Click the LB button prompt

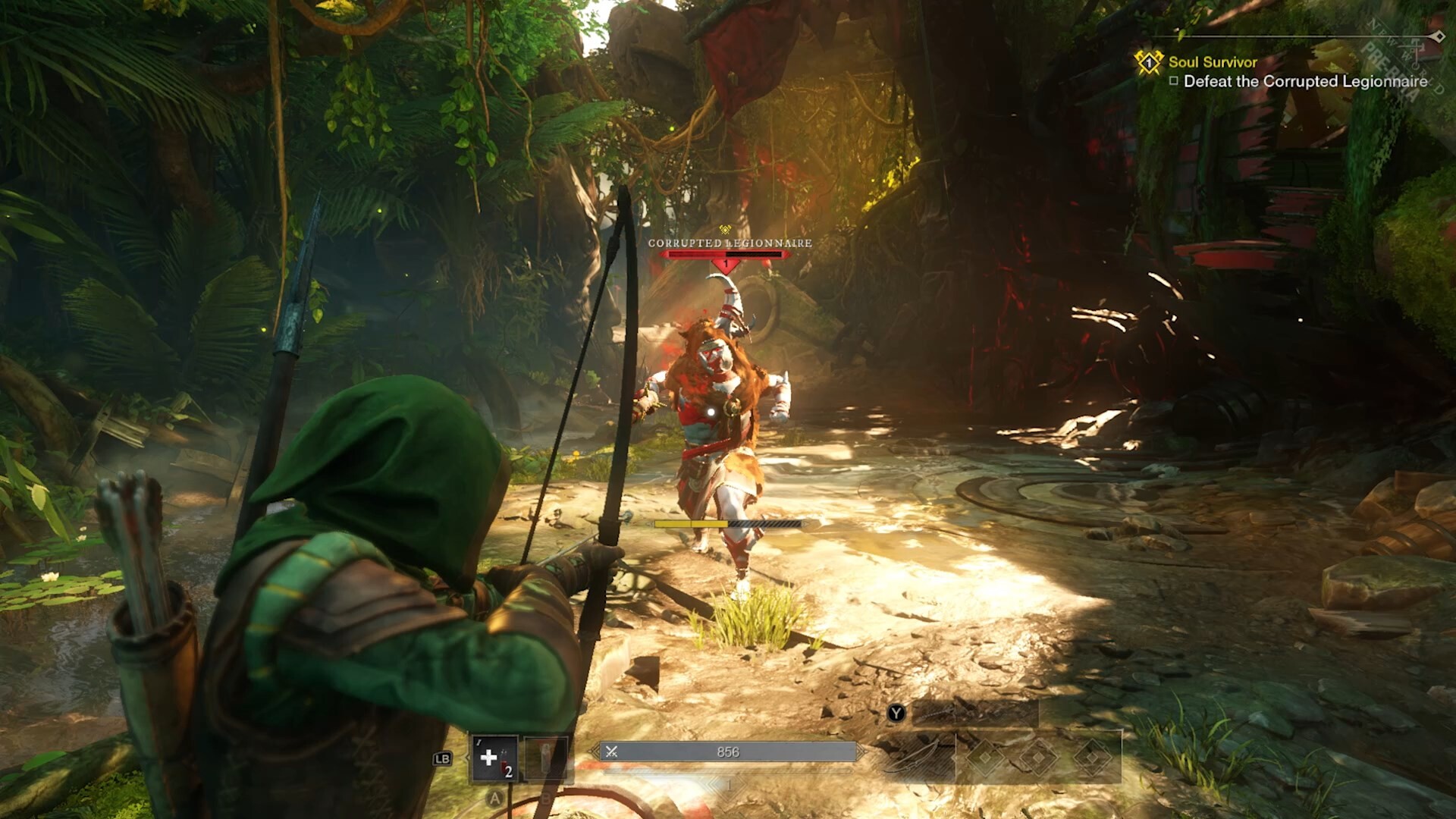coord(444,758)
